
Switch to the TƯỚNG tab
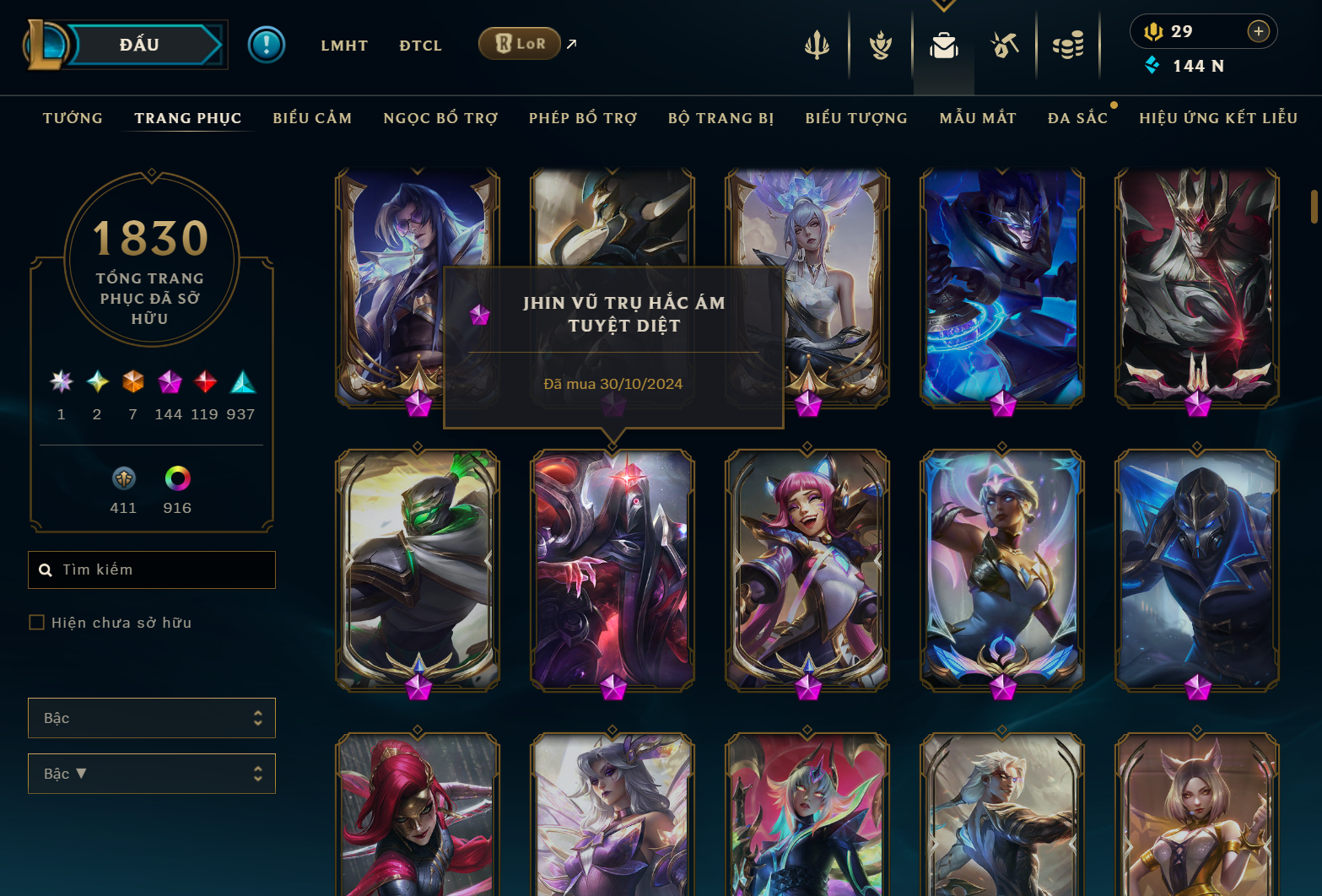pyautogui.click(x=73, y=118)
